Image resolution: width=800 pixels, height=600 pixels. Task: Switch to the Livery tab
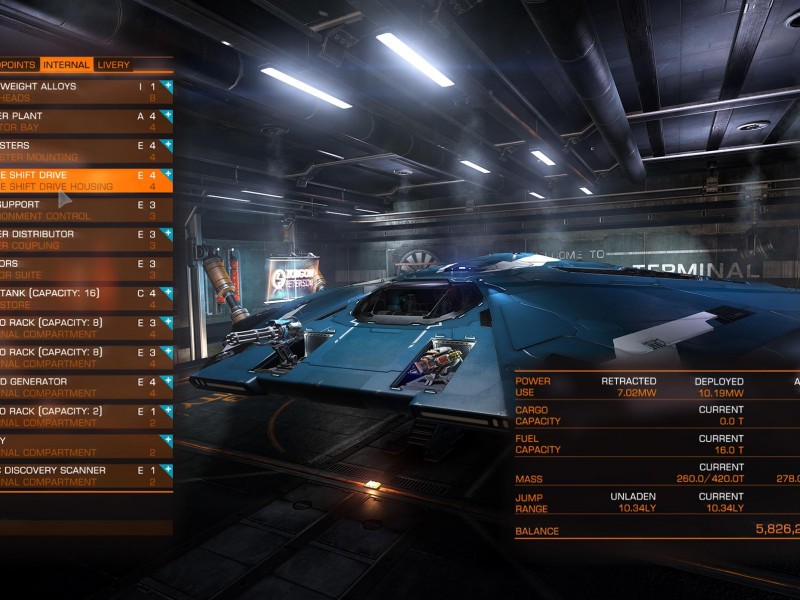113,65
